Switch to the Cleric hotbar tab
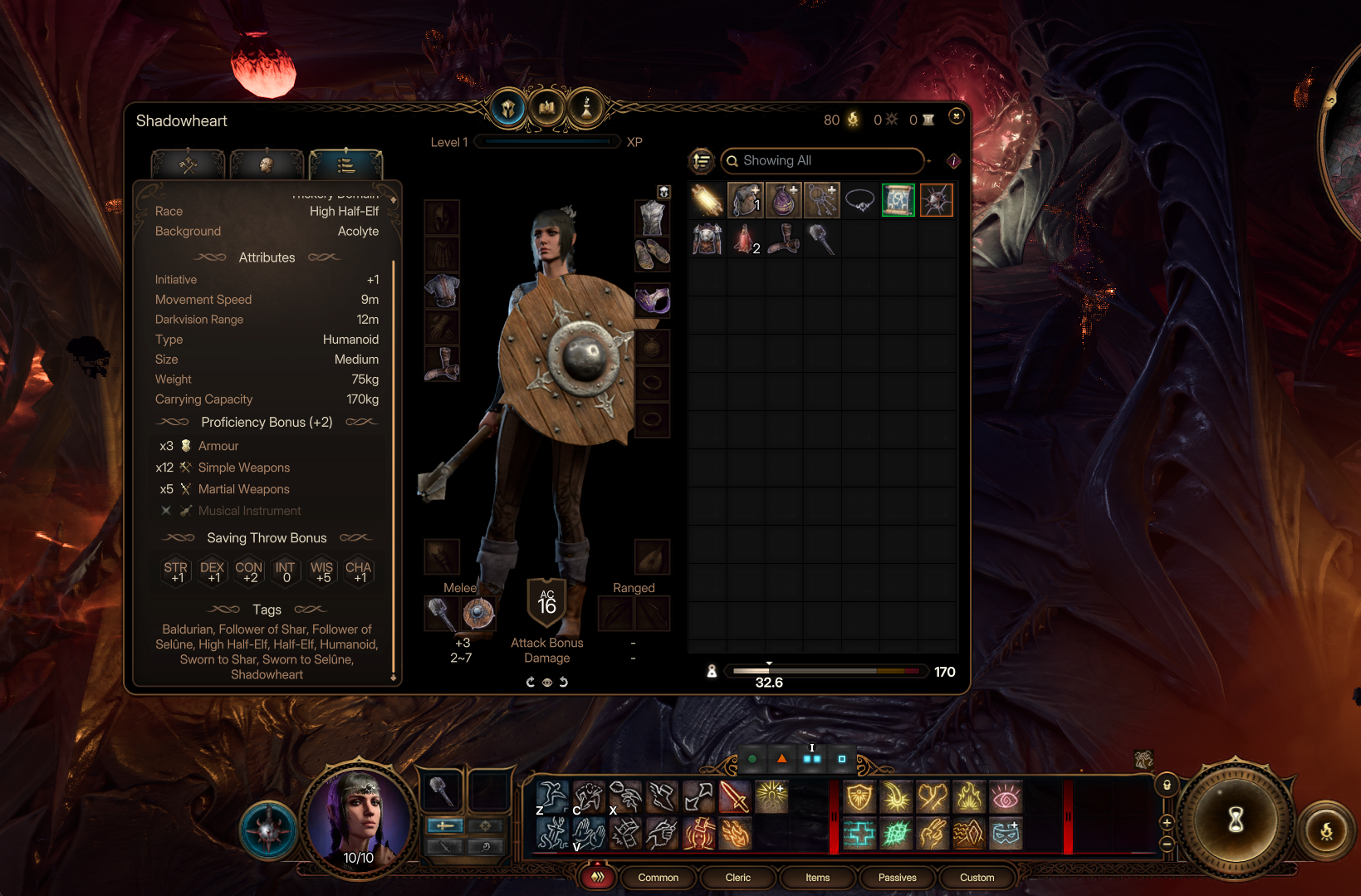Image resolution: width=1361 pixels, height=896 pixels. [737, 878]
